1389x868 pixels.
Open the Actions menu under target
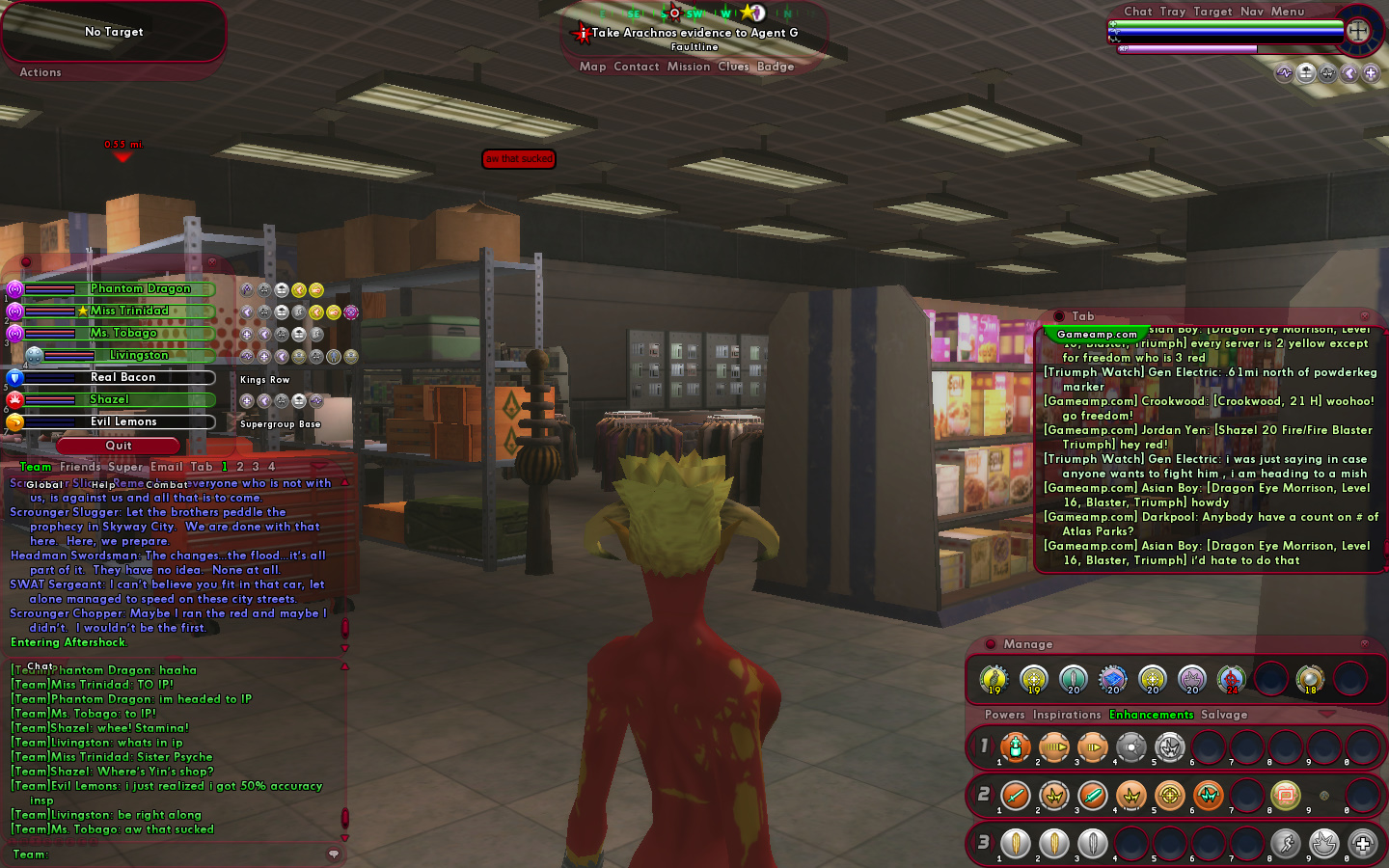click(x=41, y=72)
